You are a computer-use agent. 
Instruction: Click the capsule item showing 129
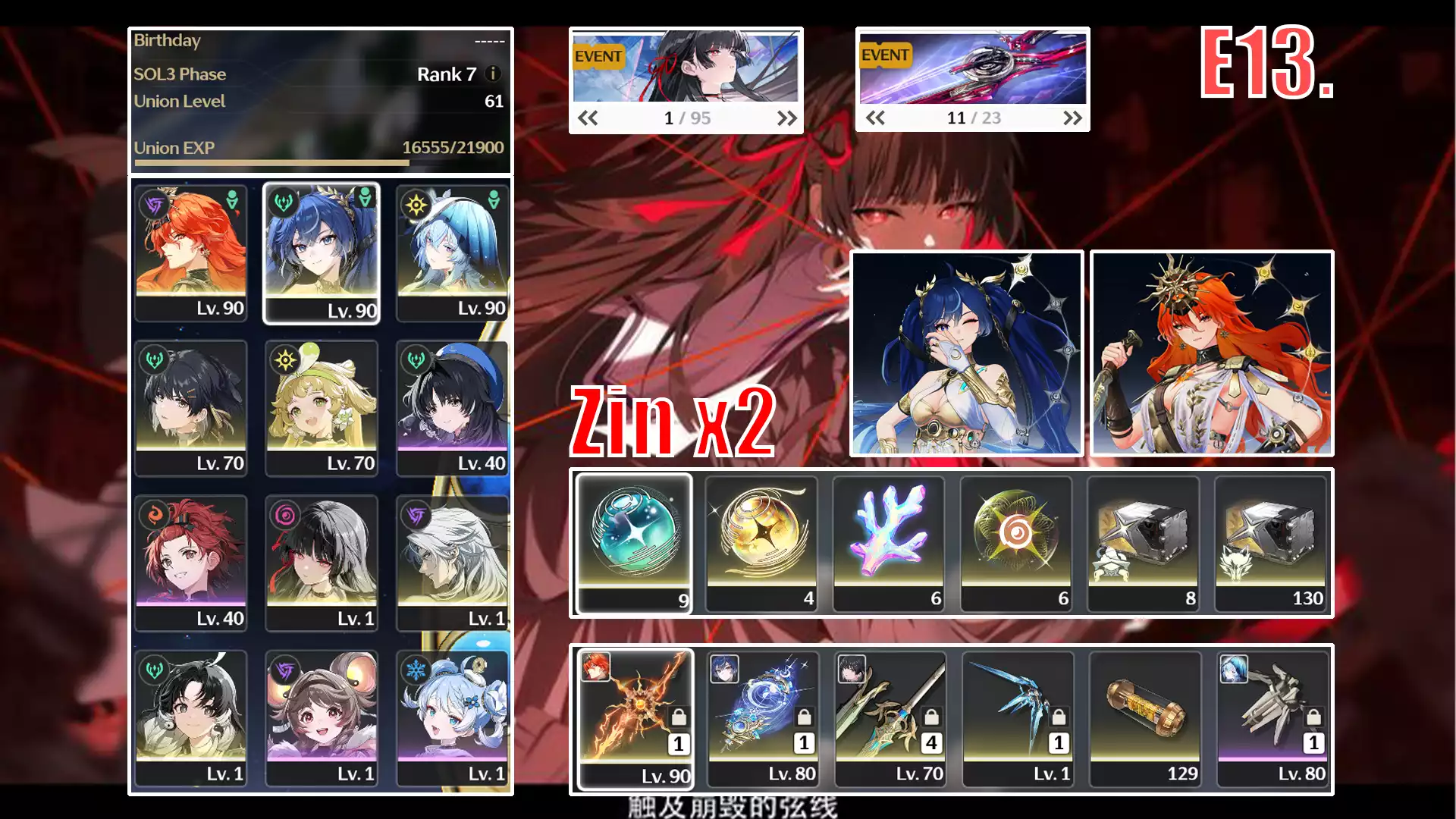[x=1144, y=717]
